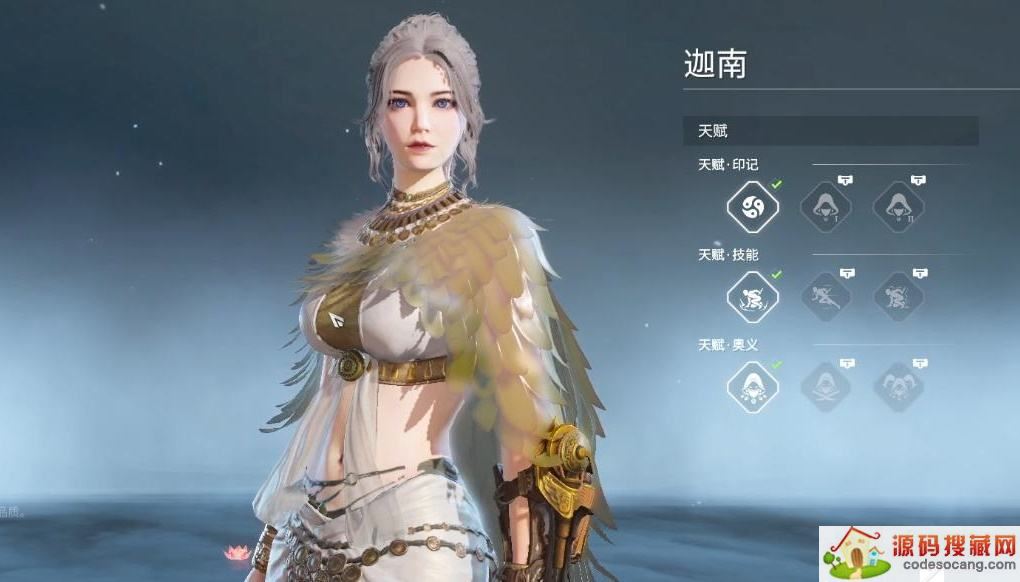Select the equipped hooded figure 奥义 talent
The height and width of the screenshot is (582, 1020).
(x=752, y=387)
